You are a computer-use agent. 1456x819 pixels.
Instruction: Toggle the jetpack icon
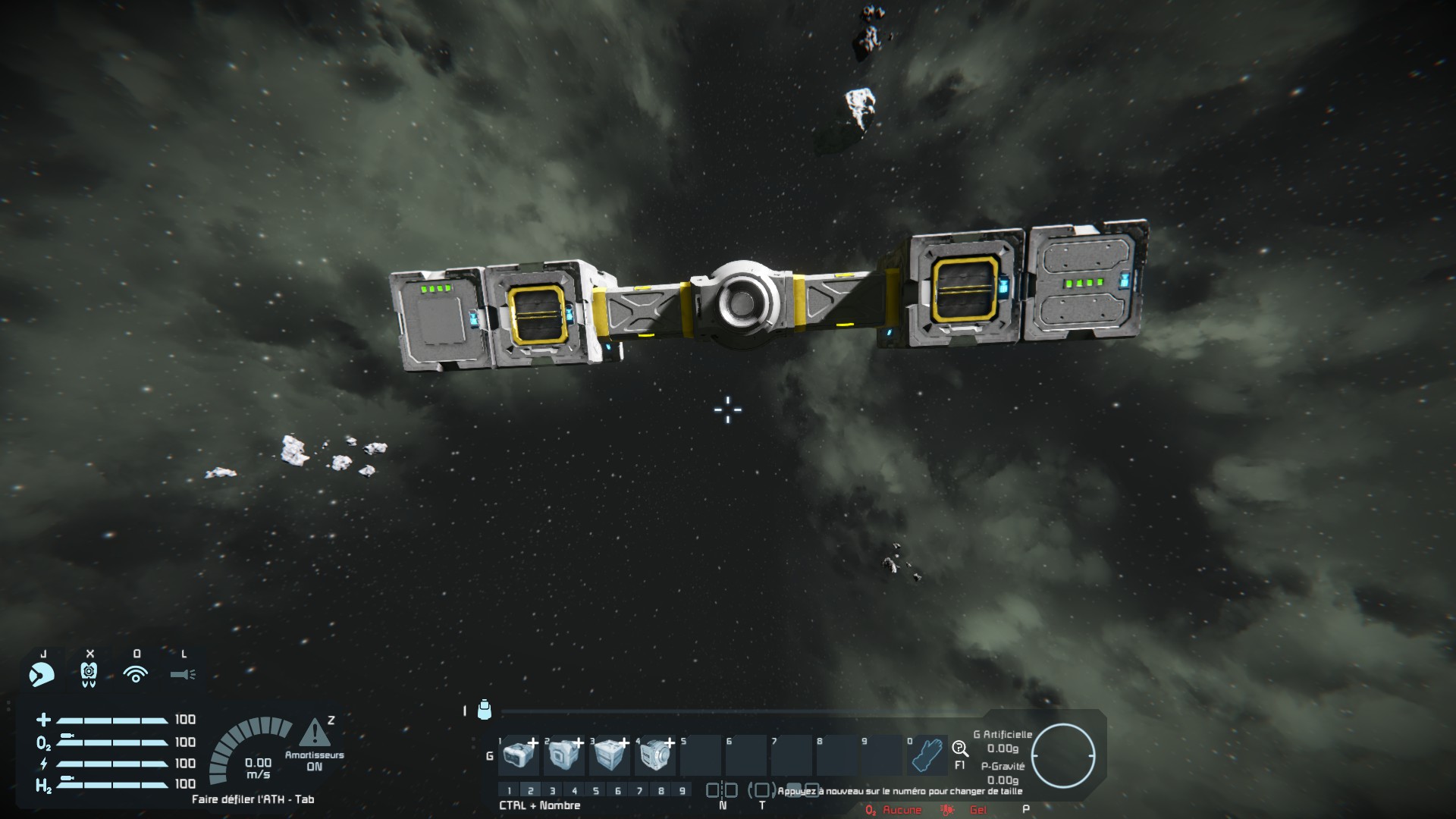click(x=89, y=673)
